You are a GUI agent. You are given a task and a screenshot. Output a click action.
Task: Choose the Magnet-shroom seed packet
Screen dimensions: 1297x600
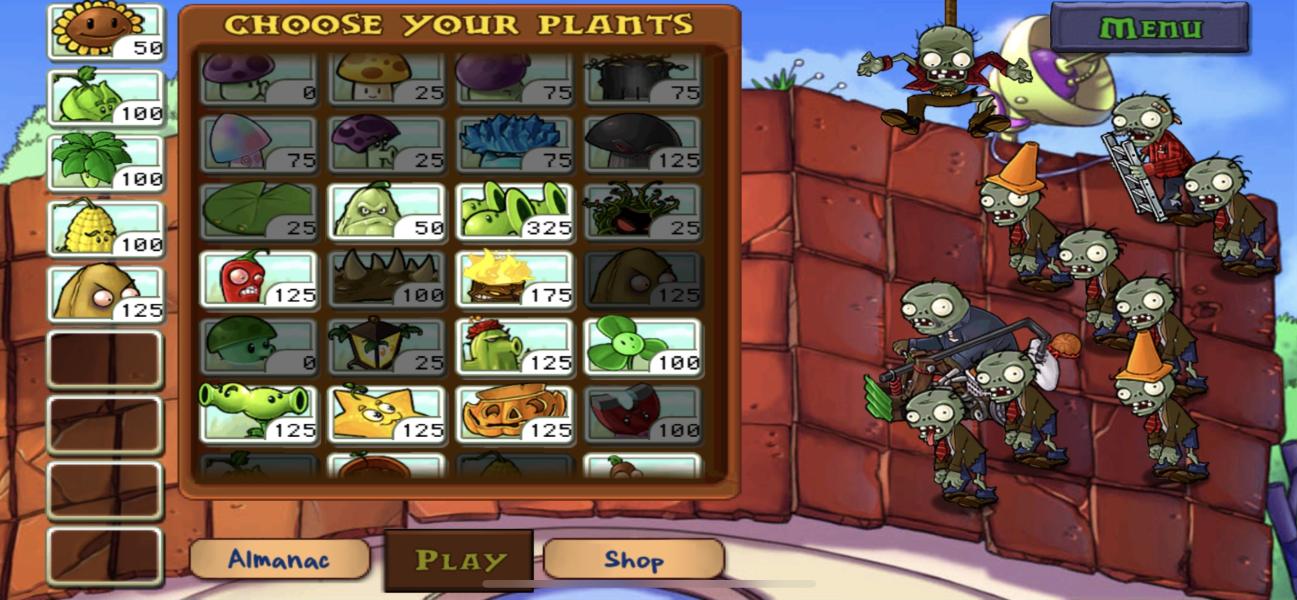coord(643,413)
